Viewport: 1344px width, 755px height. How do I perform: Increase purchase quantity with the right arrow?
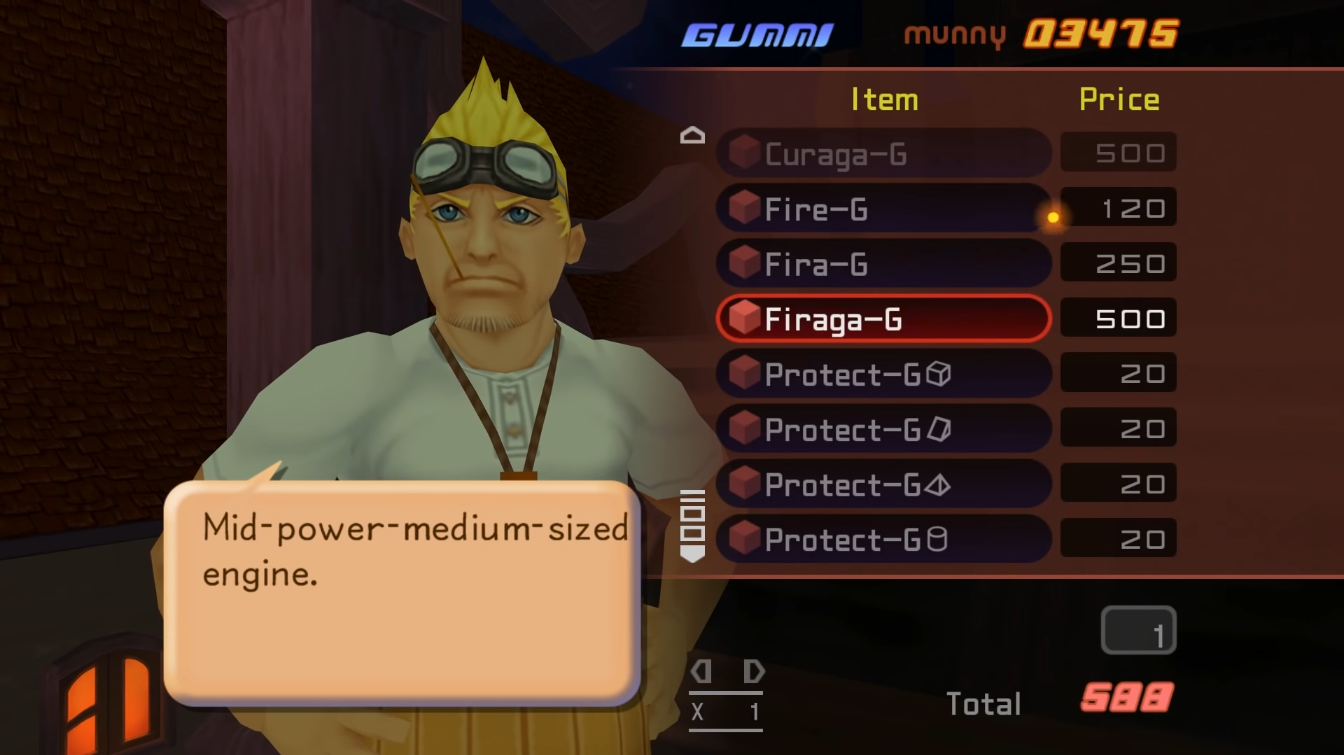coord(753,671)
